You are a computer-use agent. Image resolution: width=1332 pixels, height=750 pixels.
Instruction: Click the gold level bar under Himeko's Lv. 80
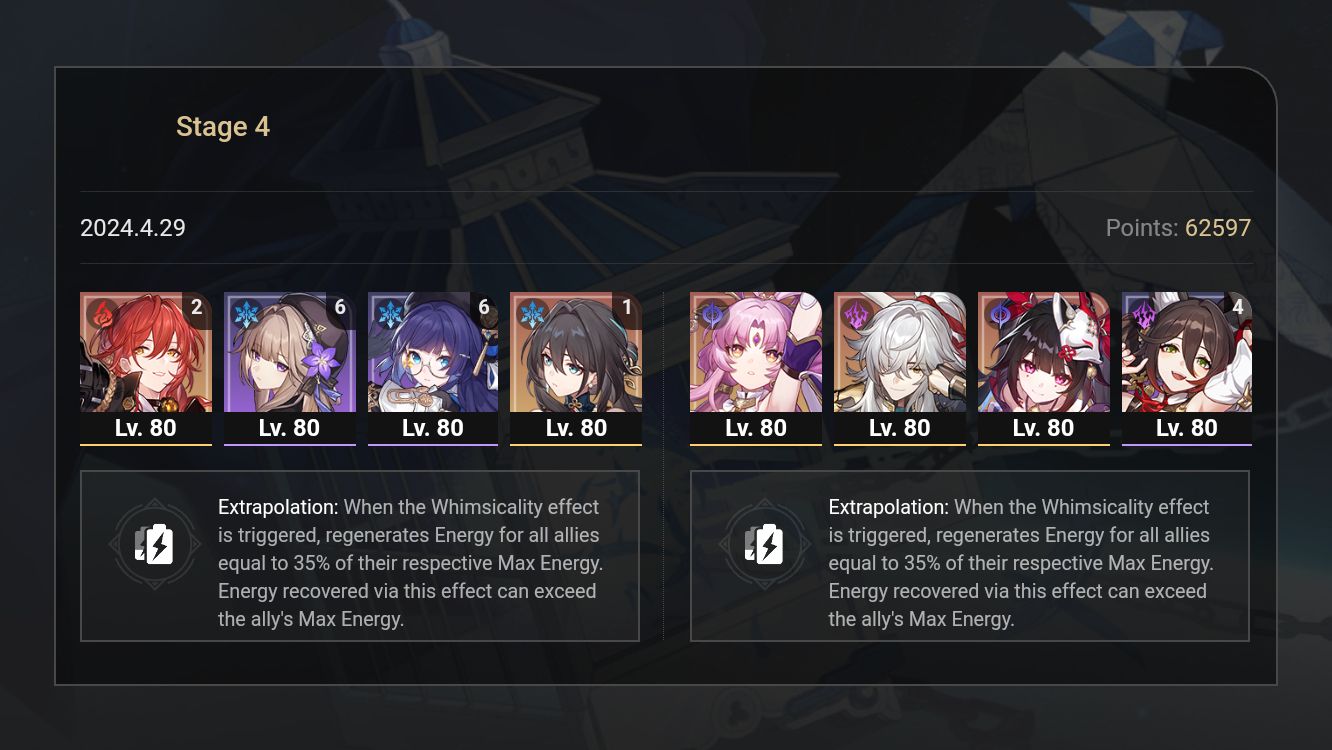point(146,444)
